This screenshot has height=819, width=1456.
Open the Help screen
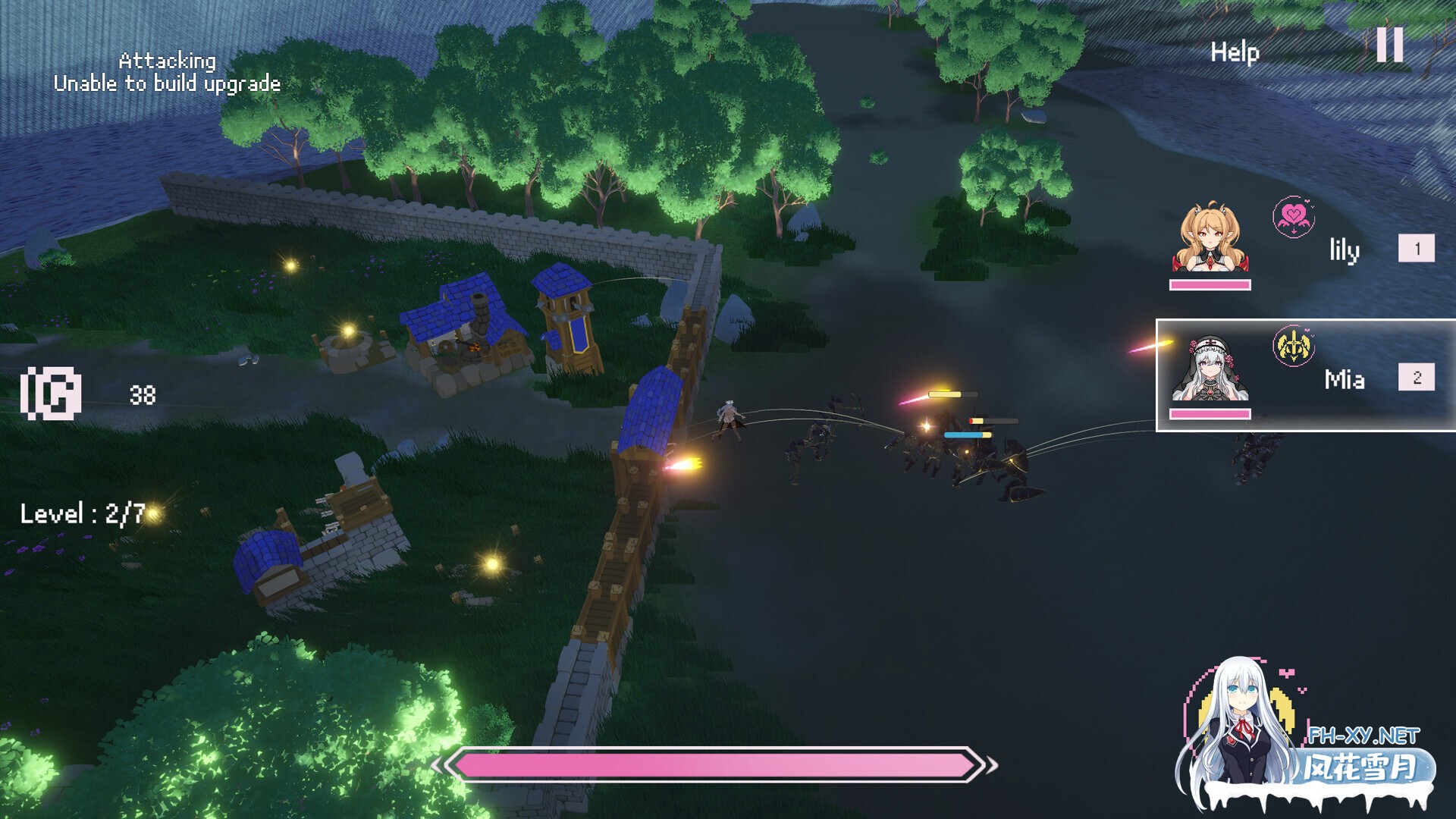tap(1235, 52)
